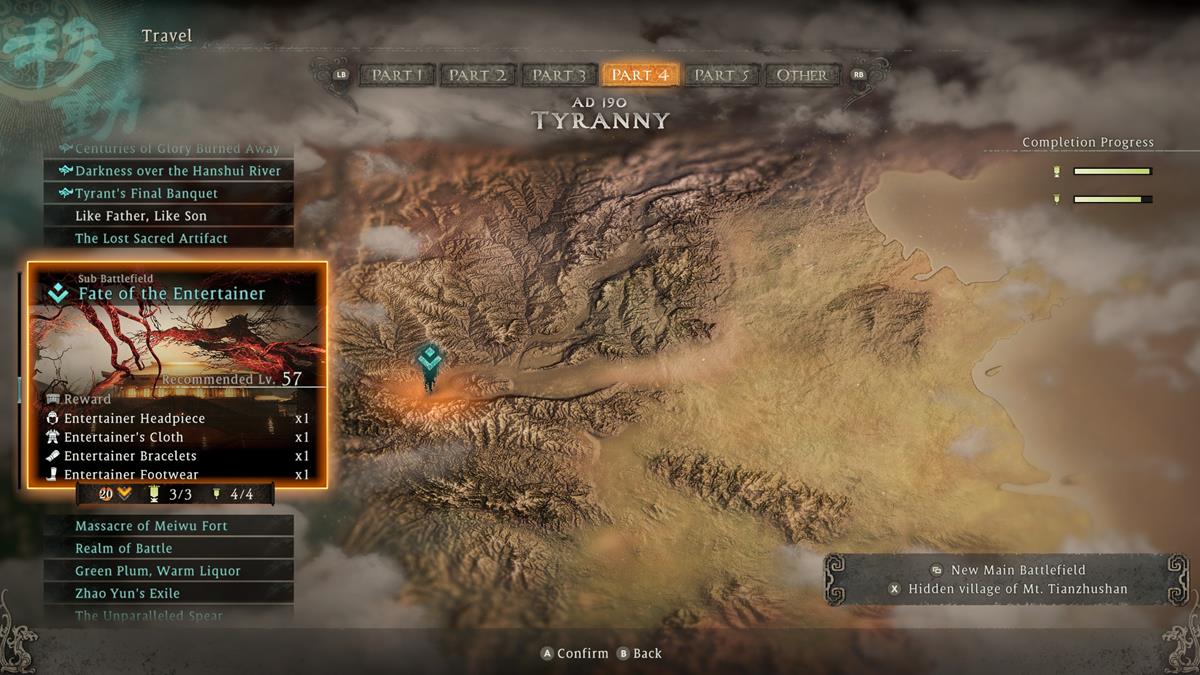Switch to the Part 1 tab
1200x675 pixels.
tap(398, 75)
